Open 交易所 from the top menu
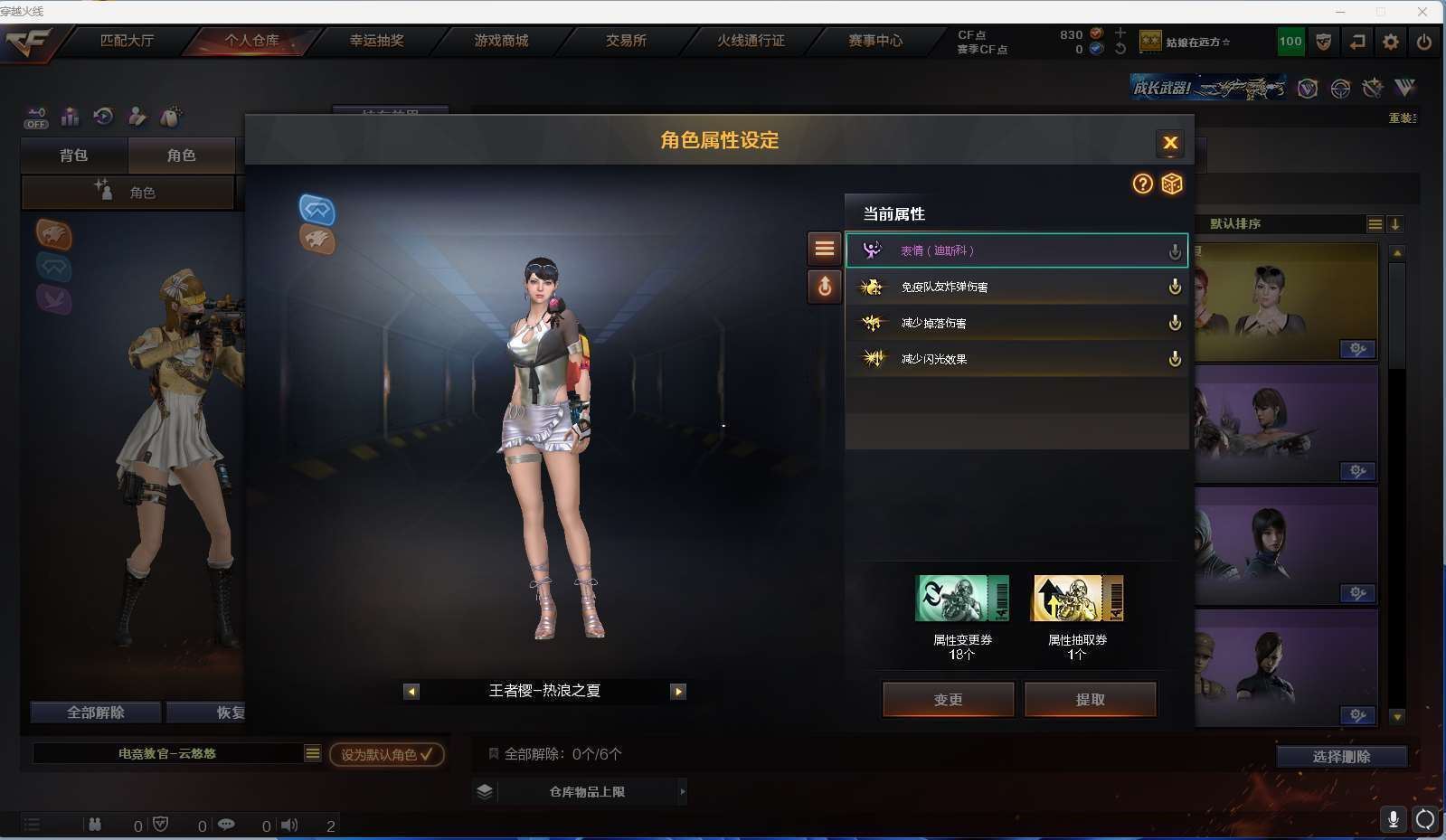This screenshot has width=1446, height=840. pos(626,41)
